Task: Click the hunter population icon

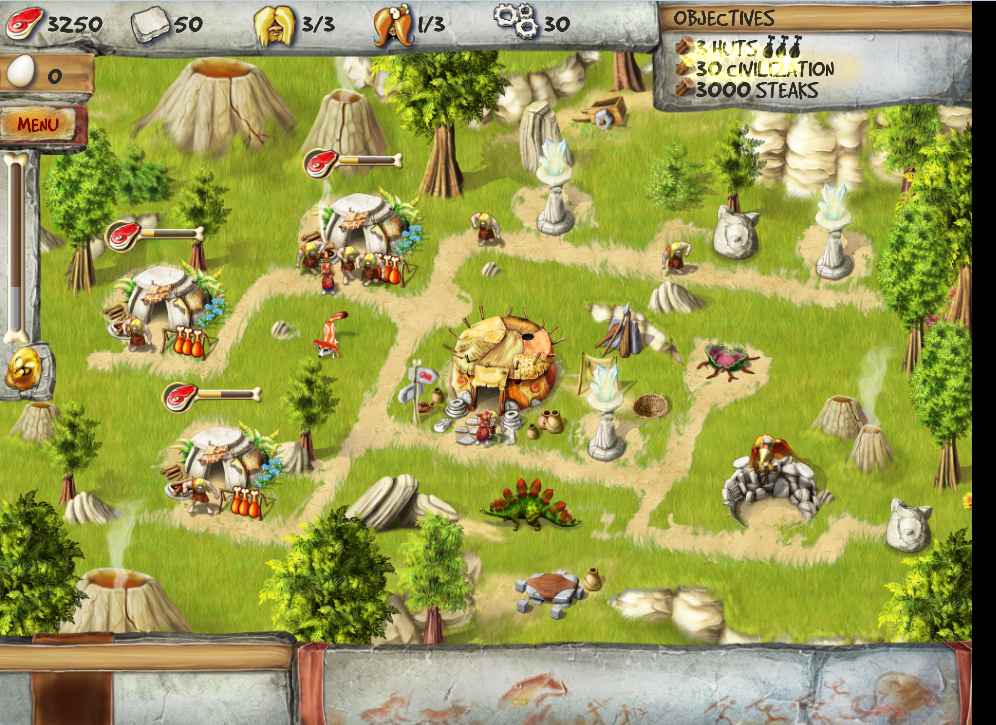Action: [x=393, y=24]
